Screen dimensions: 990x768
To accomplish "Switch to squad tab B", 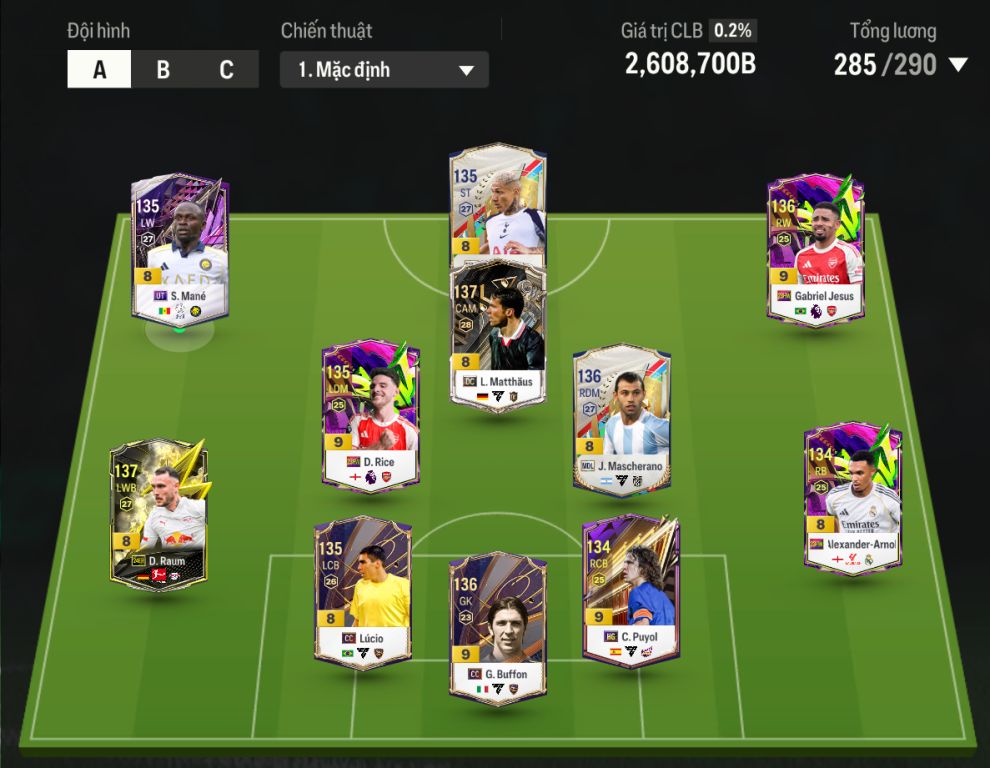I will pos(163,70).
